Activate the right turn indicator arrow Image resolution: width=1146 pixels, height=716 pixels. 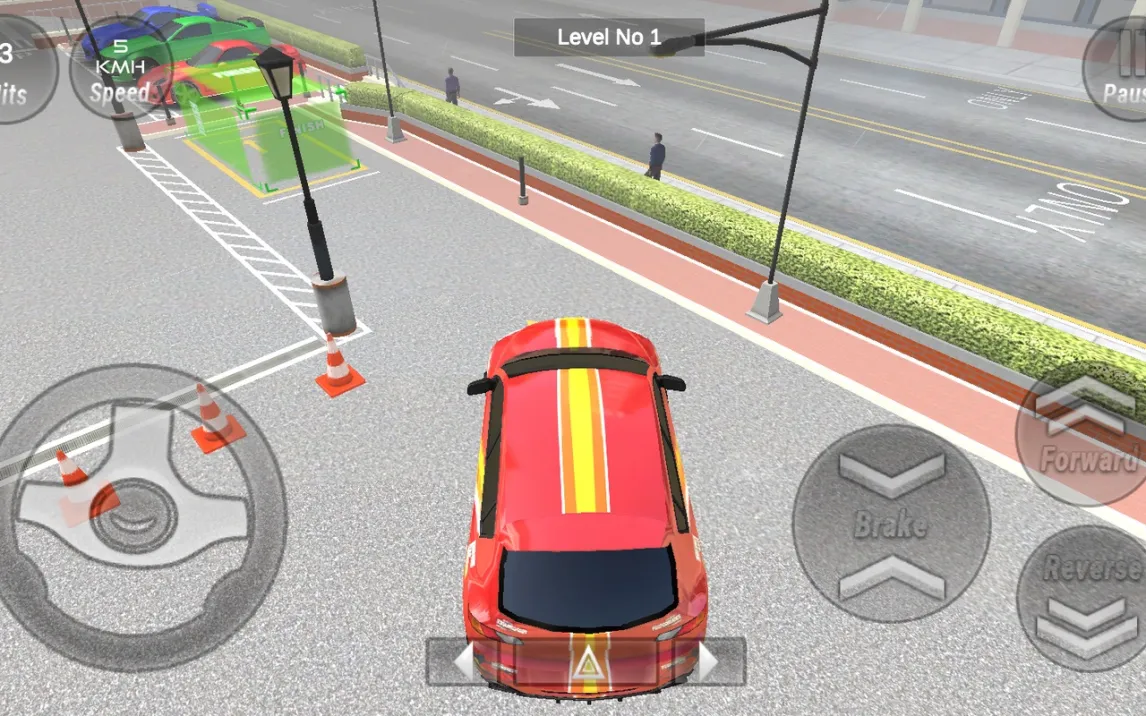click(x=709, y=662)
